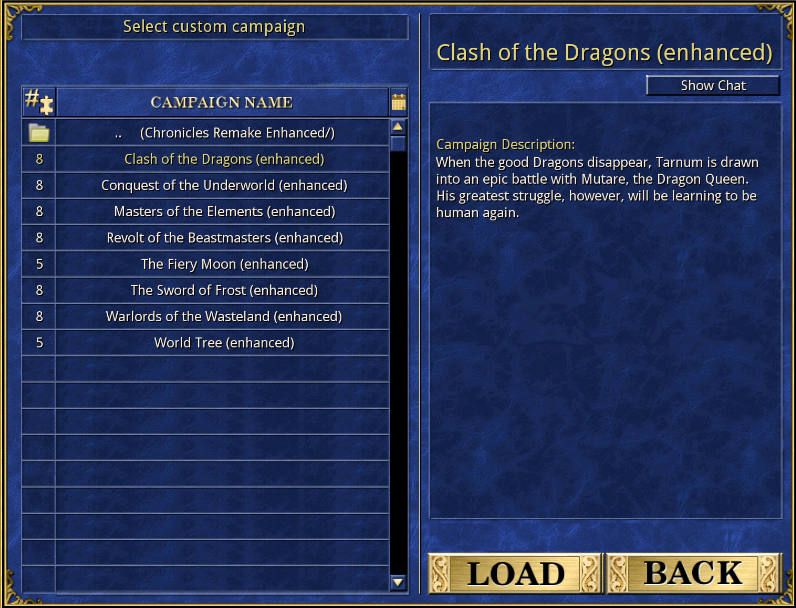Screen dimensions: 796x608
Task: Choose The Fiery Moon campaign
Action: [x=223, y=264]
